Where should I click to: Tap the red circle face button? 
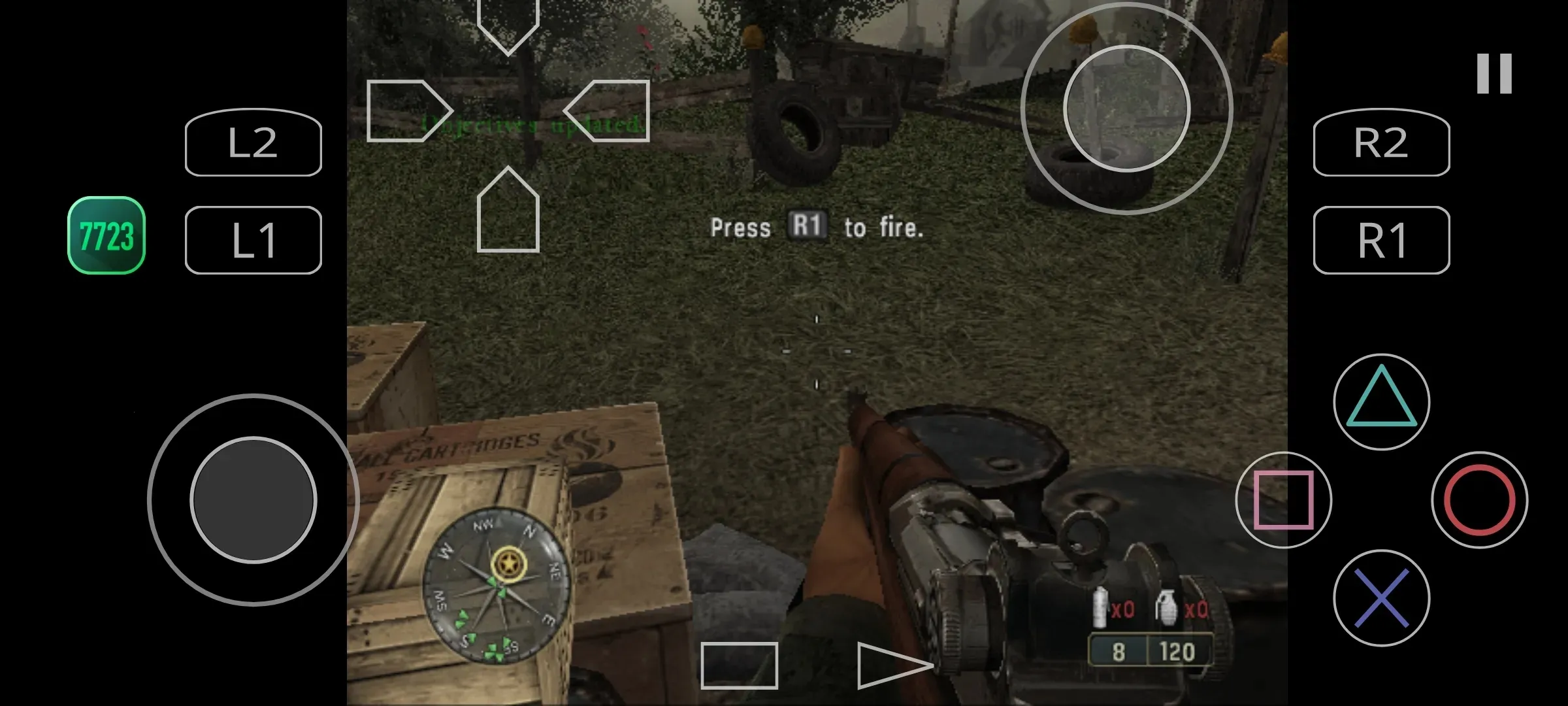click(1479, 500)
